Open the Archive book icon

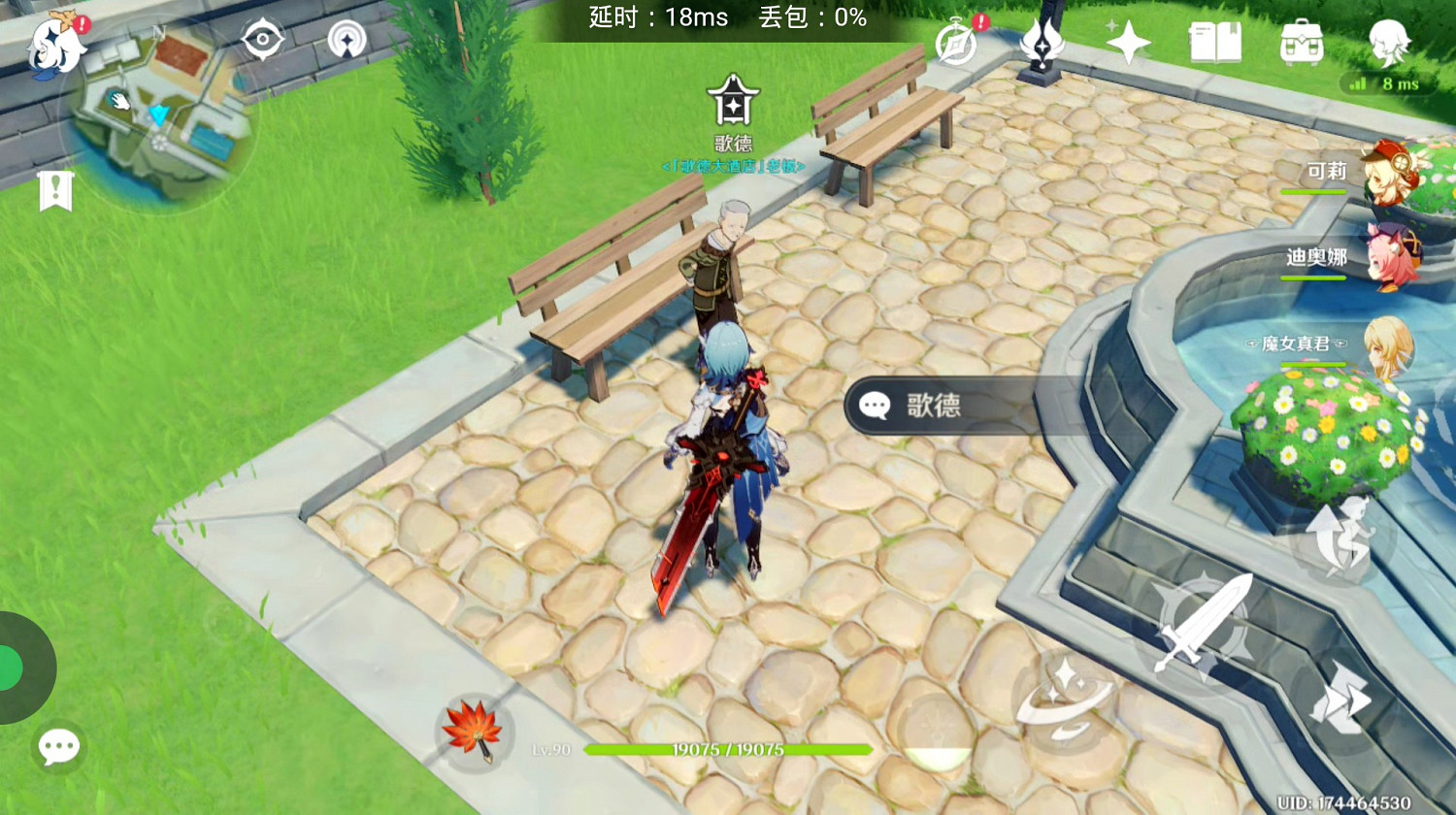1216,43
